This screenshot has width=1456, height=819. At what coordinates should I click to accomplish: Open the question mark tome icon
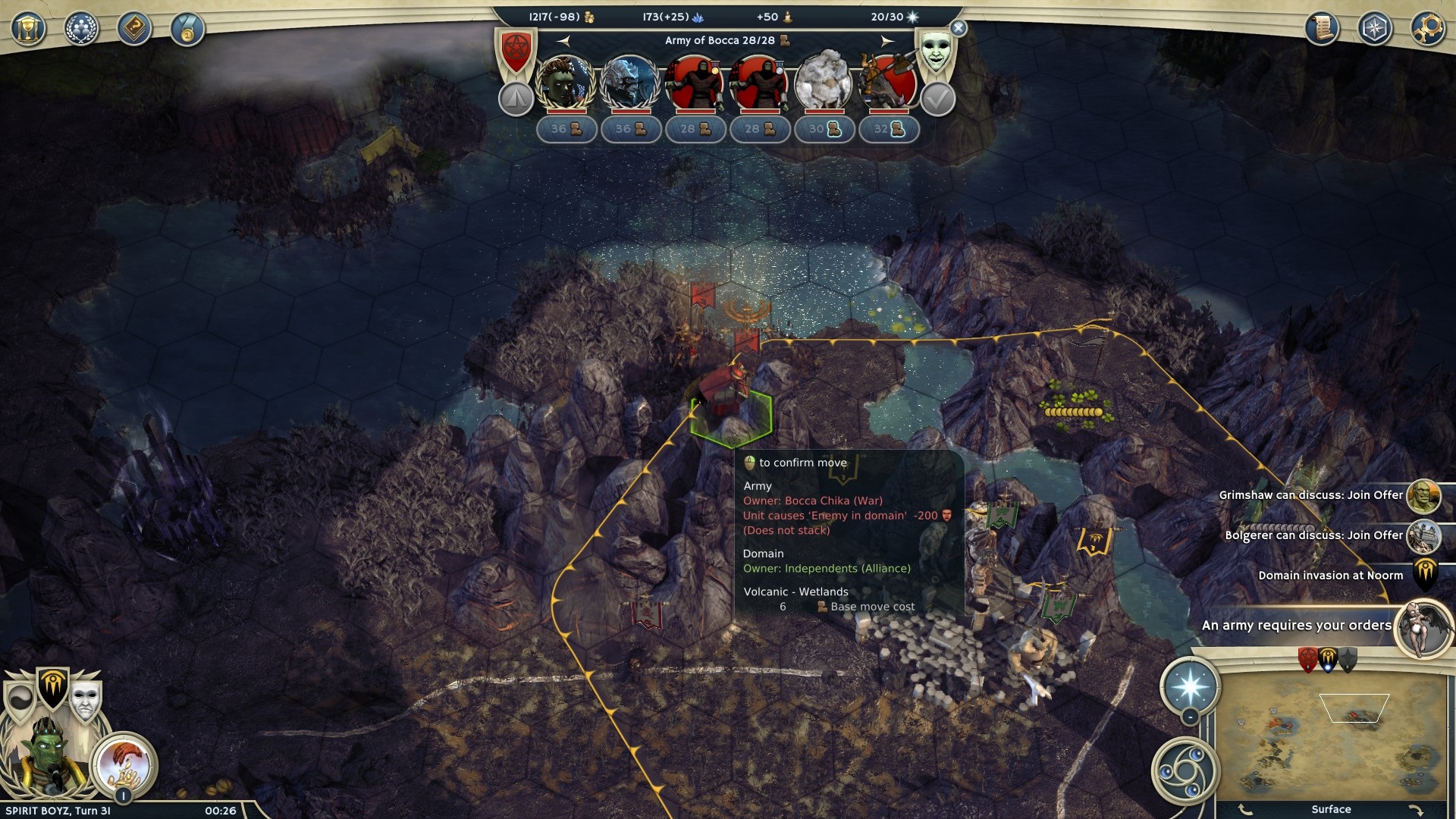pos(134,30)
